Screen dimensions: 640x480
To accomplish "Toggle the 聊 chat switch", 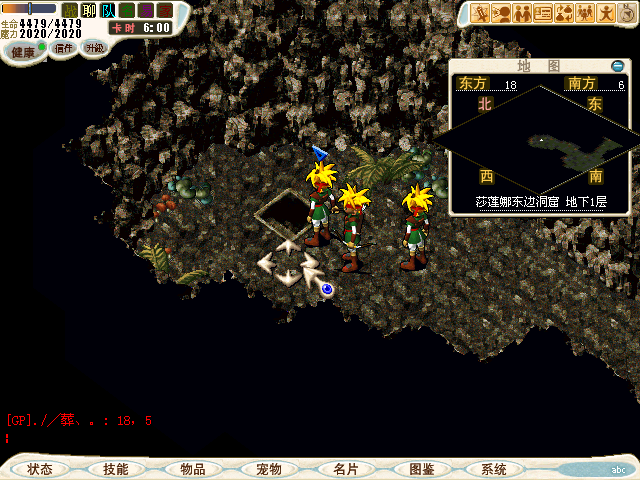I will [x=89, y=11].
